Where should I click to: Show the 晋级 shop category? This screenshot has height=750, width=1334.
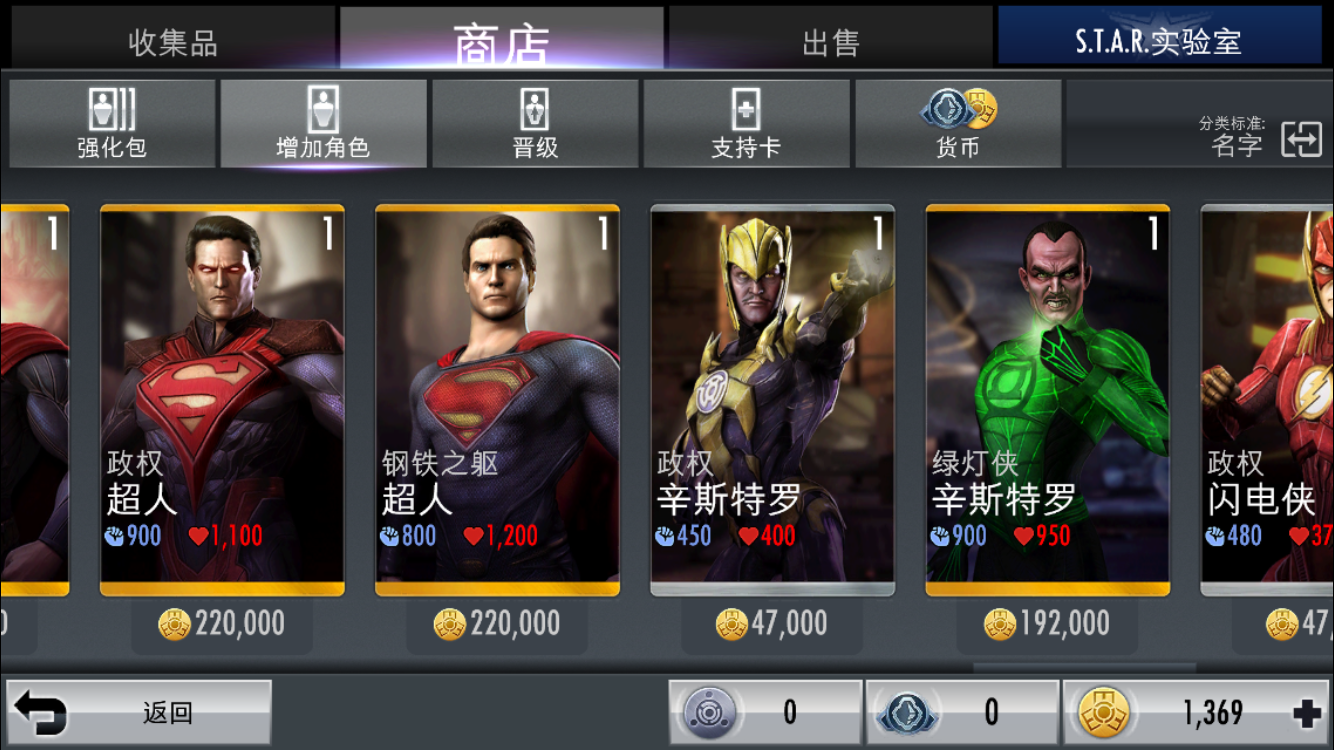[535, 124]
